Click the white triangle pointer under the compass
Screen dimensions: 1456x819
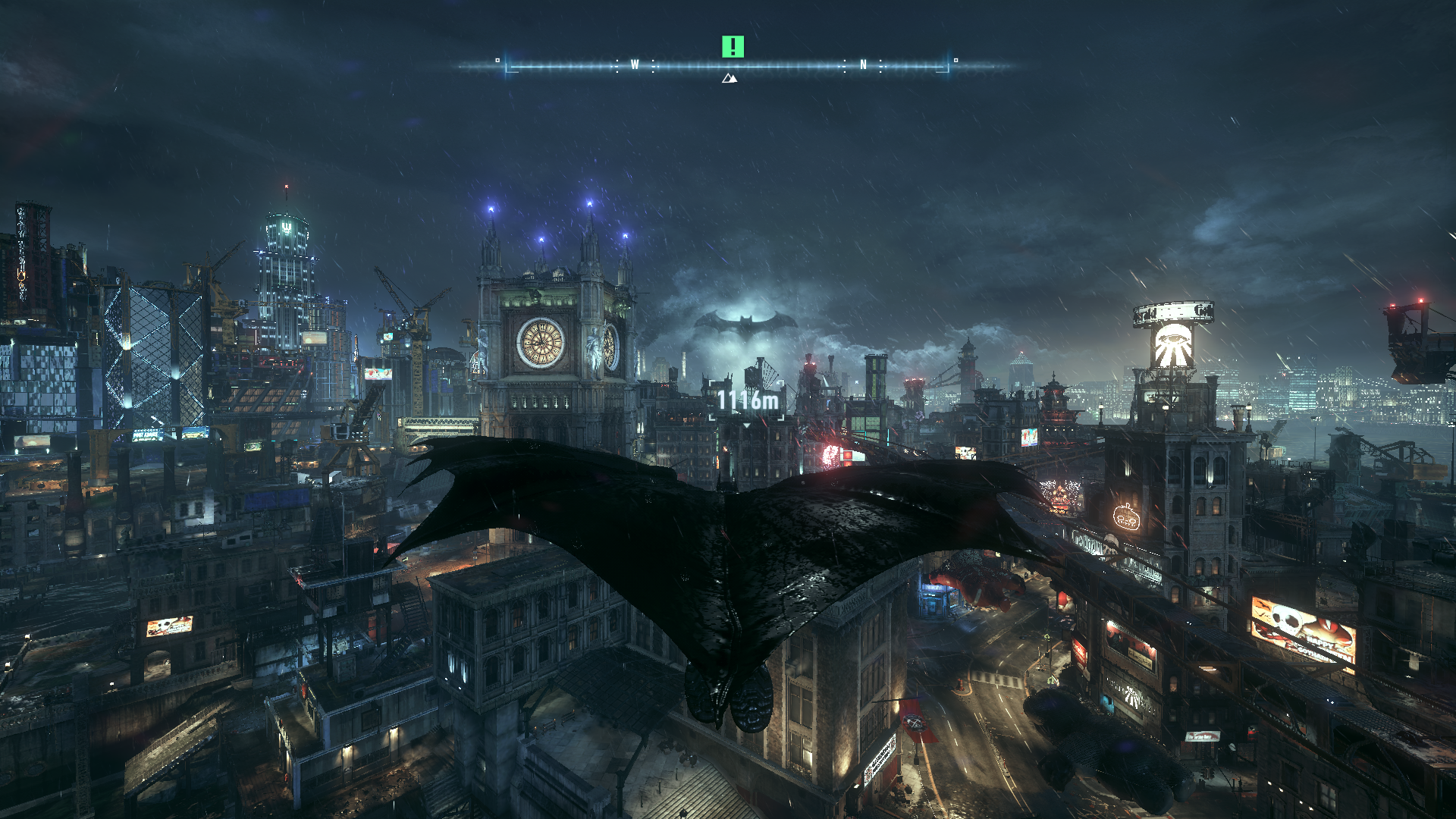[x=730, y=78]
